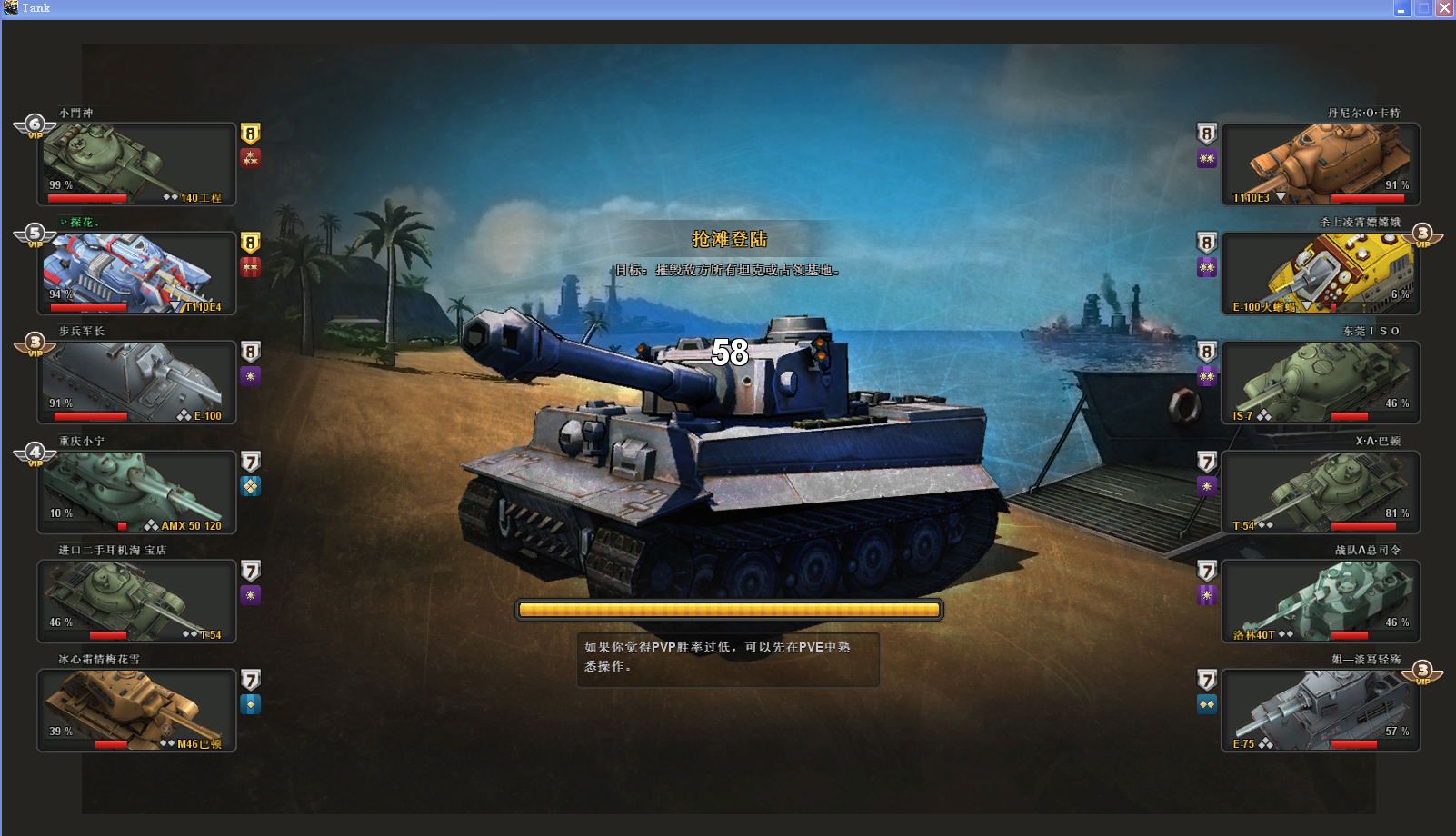Click the purple double-star icon beside T110E3 panel

1205,158
